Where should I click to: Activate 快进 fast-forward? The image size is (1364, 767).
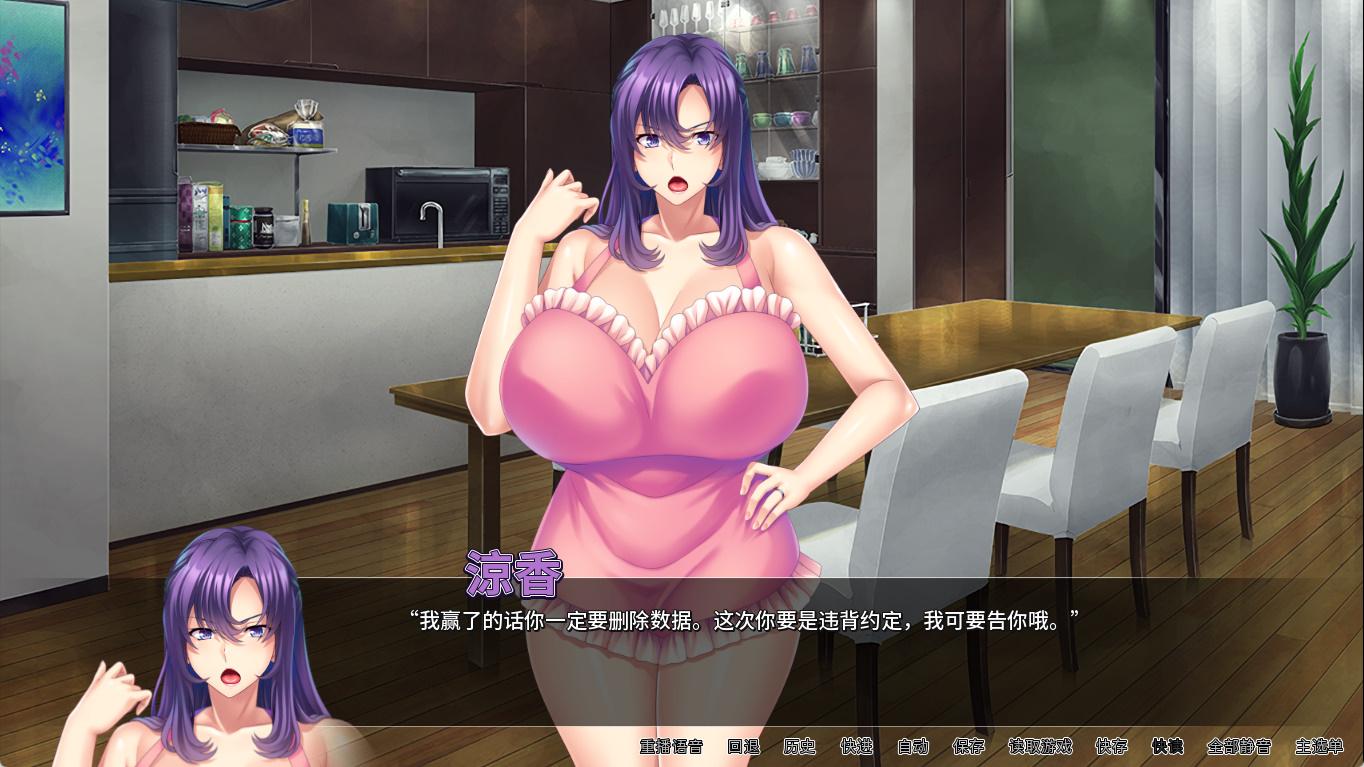click(856, 746)
